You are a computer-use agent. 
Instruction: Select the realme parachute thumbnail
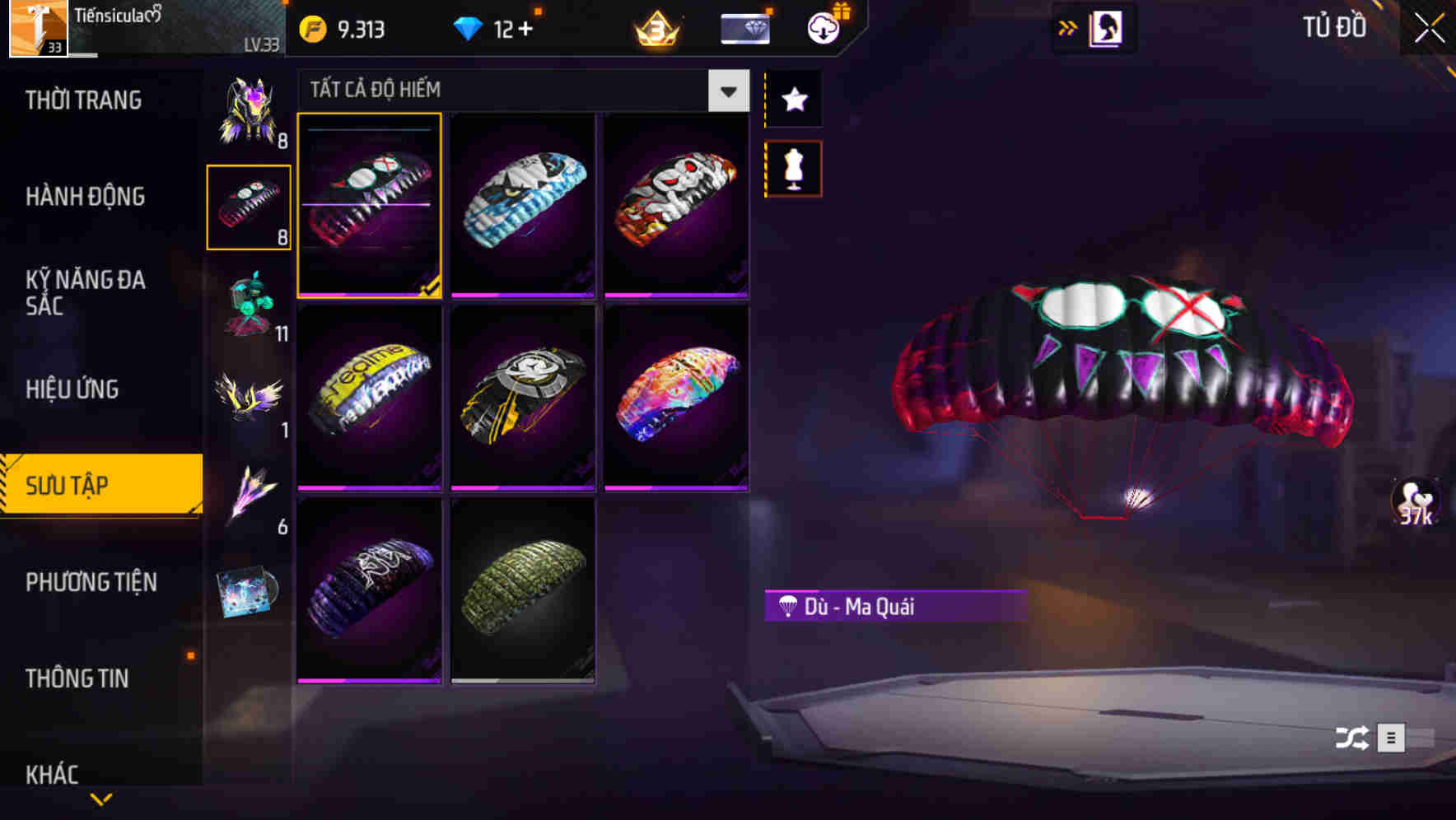(x=370, y=398)
